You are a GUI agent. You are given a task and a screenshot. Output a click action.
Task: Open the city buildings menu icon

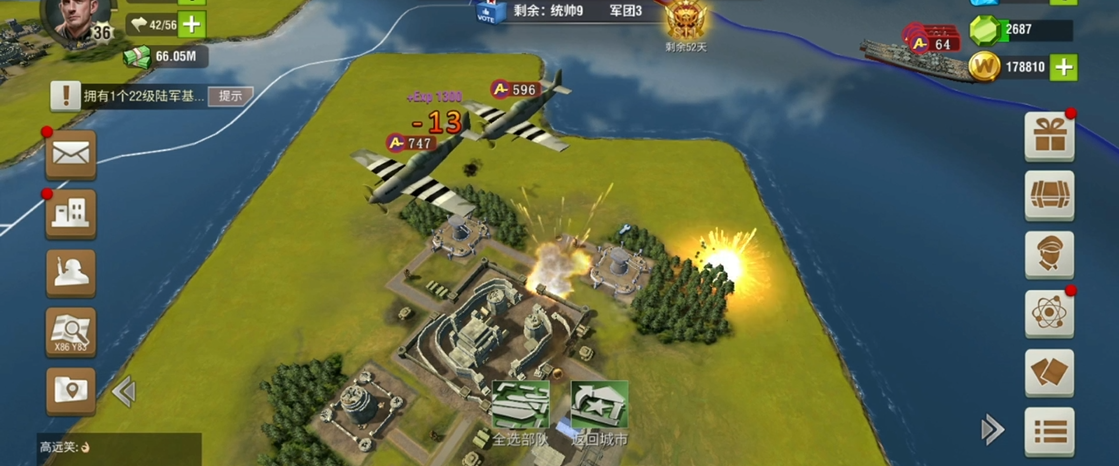point(71,212)
